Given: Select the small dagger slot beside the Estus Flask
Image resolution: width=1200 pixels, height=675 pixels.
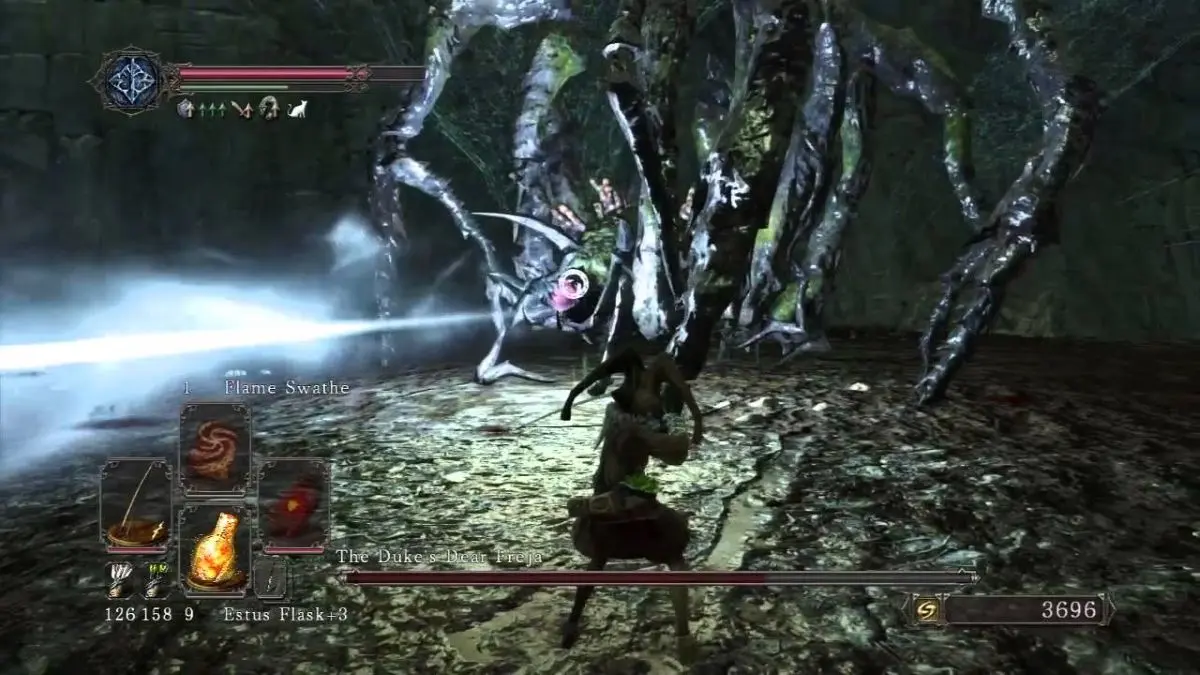Looking at the screenshot, I should (x=270, y=578).
